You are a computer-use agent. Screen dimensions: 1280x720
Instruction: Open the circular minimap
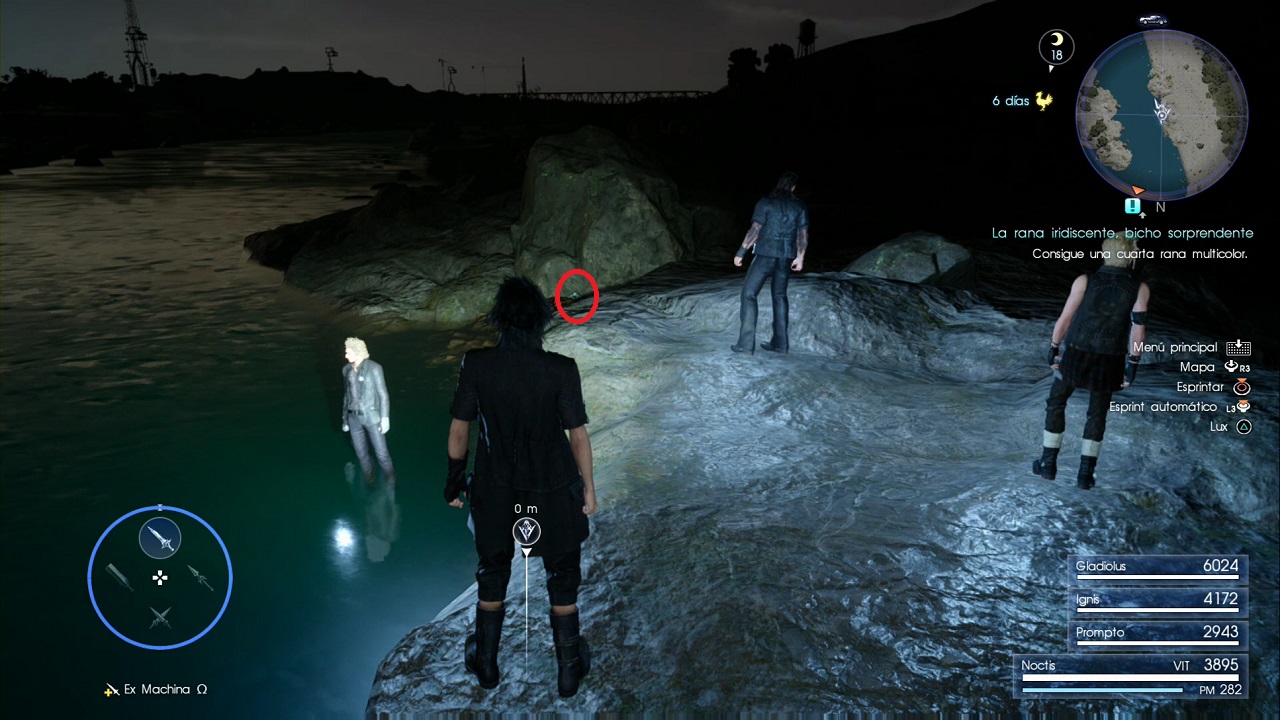pos(1161,114)
